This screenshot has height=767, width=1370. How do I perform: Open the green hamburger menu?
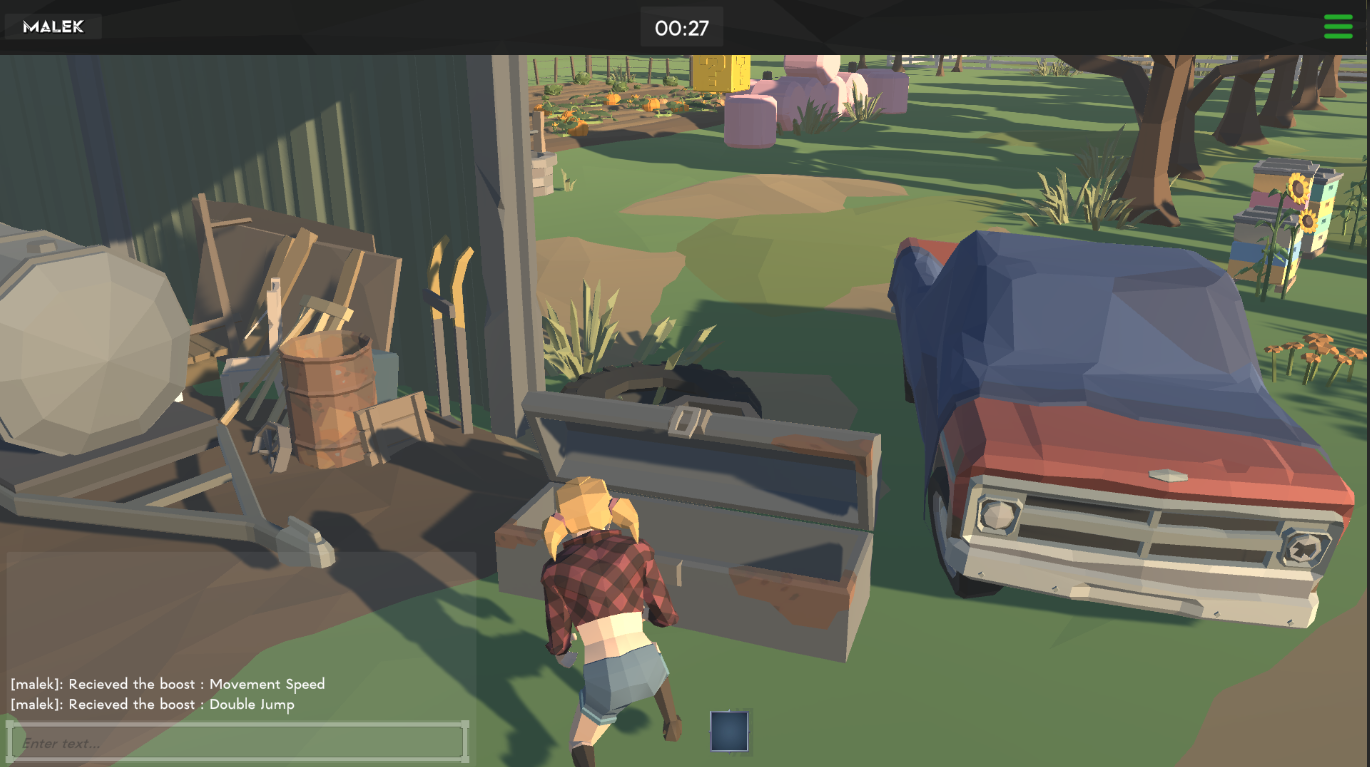click(1338, 27)
